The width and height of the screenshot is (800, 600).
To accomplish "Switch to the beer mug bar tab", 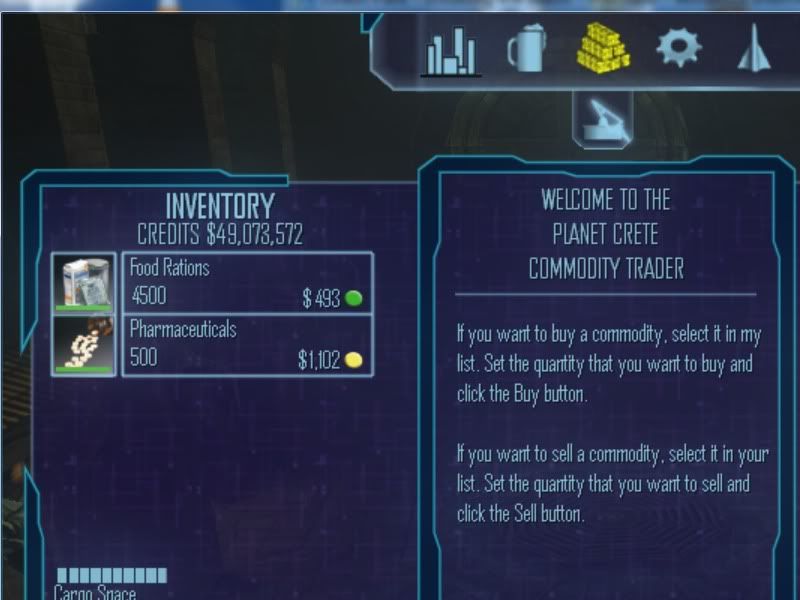I will [528, 48].
